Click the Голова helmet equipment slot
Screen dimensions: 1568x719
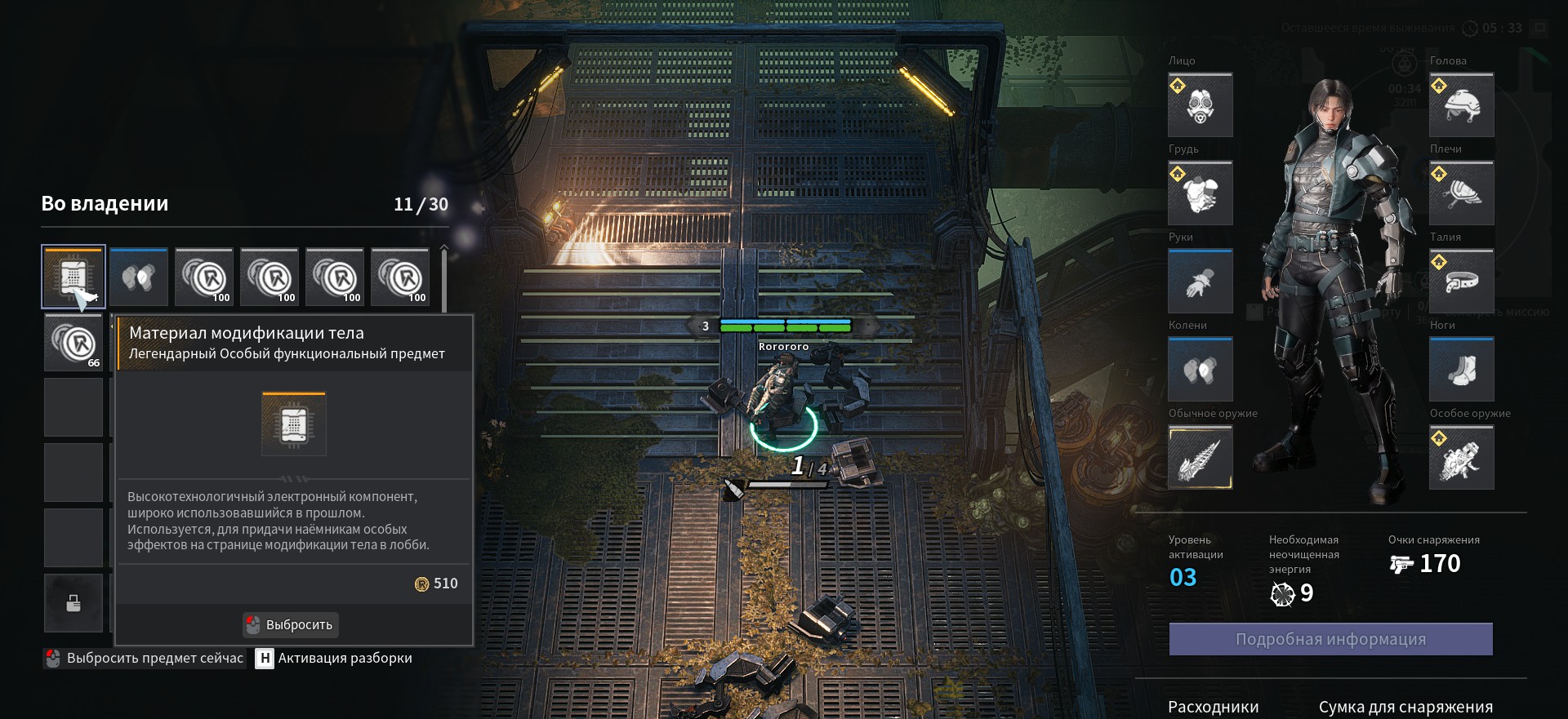pos(1461,105)
